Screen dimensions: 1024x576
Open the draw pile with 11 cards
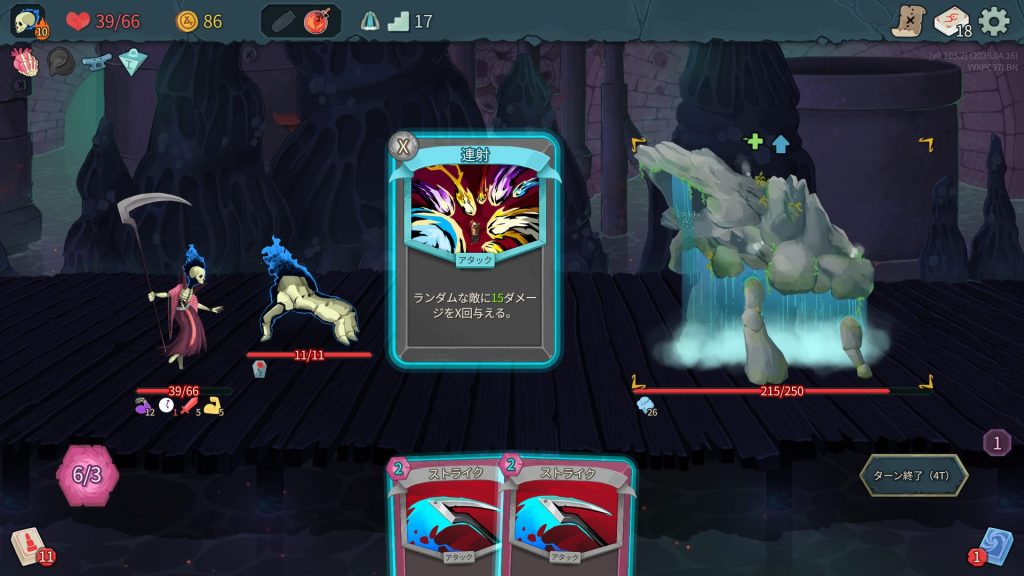point(28,546)
